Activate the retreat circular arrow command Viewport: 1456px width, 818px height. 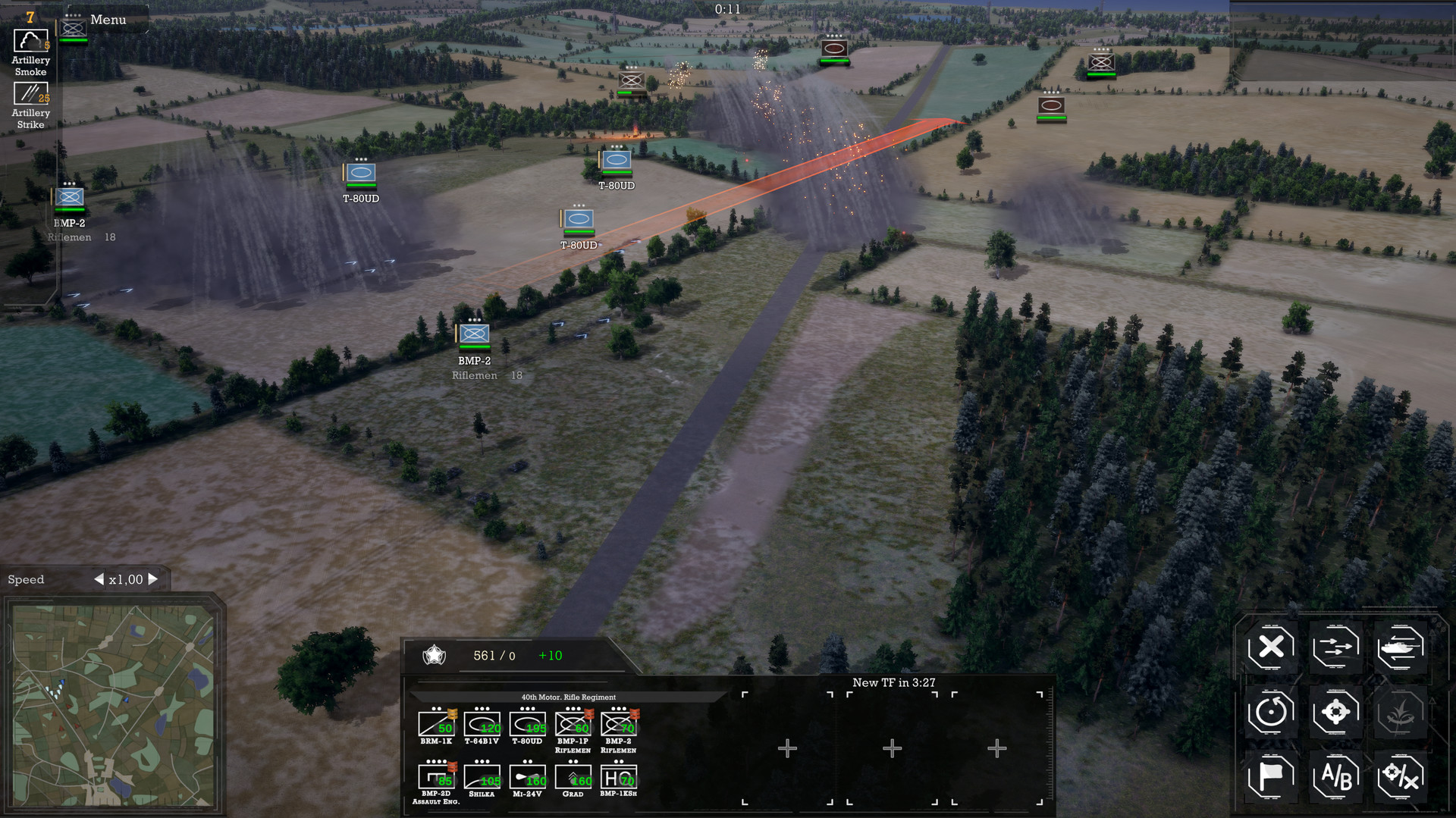pos(1270,712)
